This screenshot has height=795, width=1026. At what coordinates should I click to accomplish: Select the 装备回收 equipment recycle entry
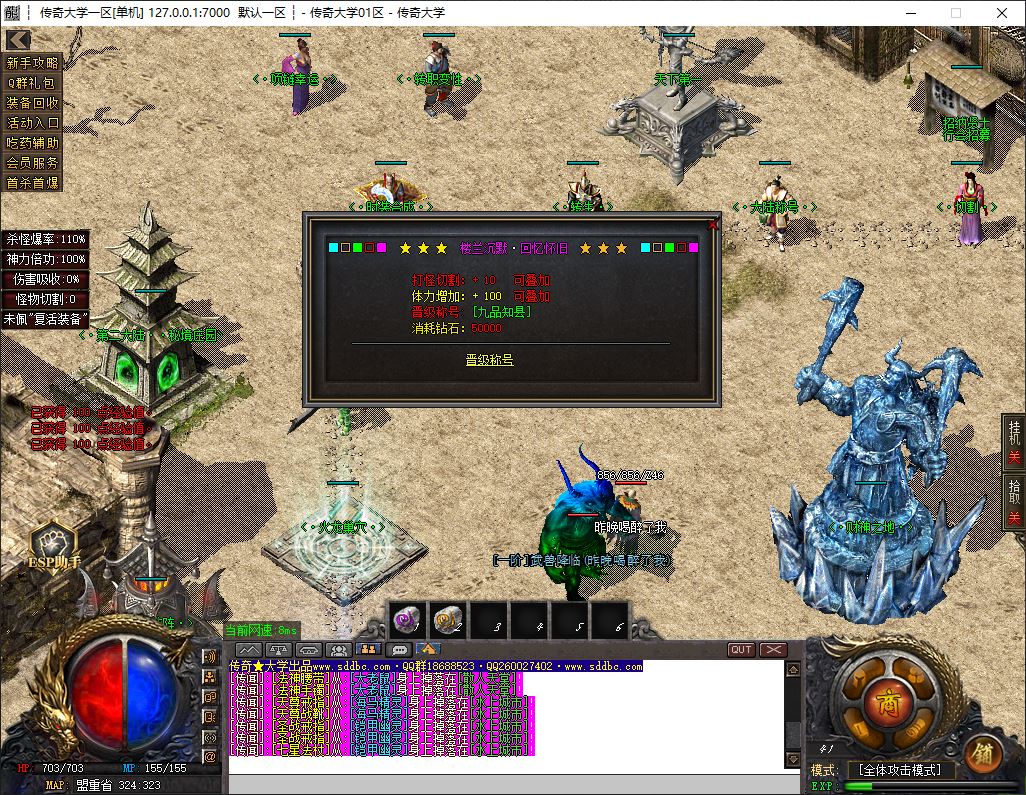33,103
